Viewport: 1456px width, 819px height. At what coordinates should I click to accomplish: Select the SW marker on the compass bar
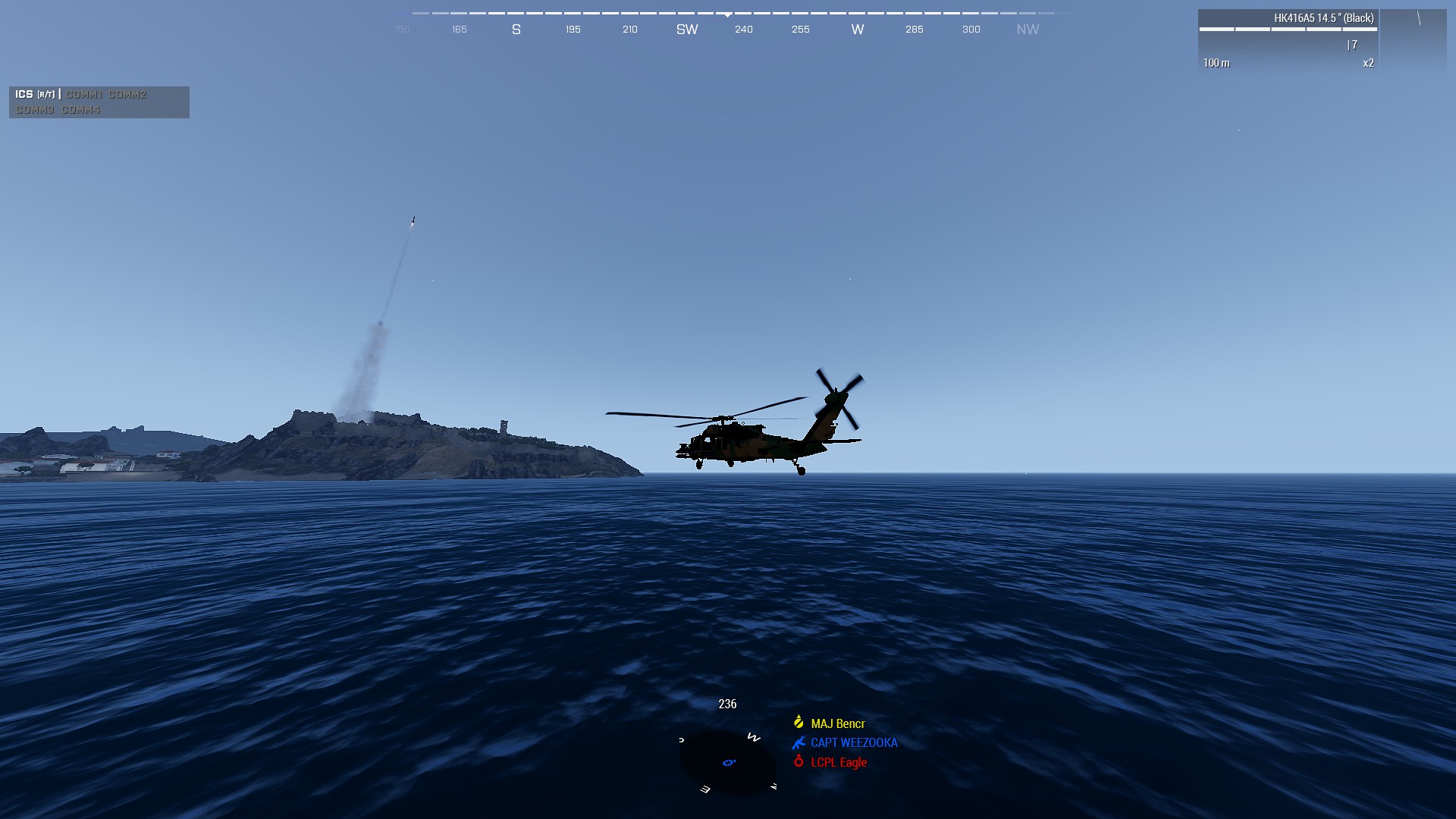686,29
